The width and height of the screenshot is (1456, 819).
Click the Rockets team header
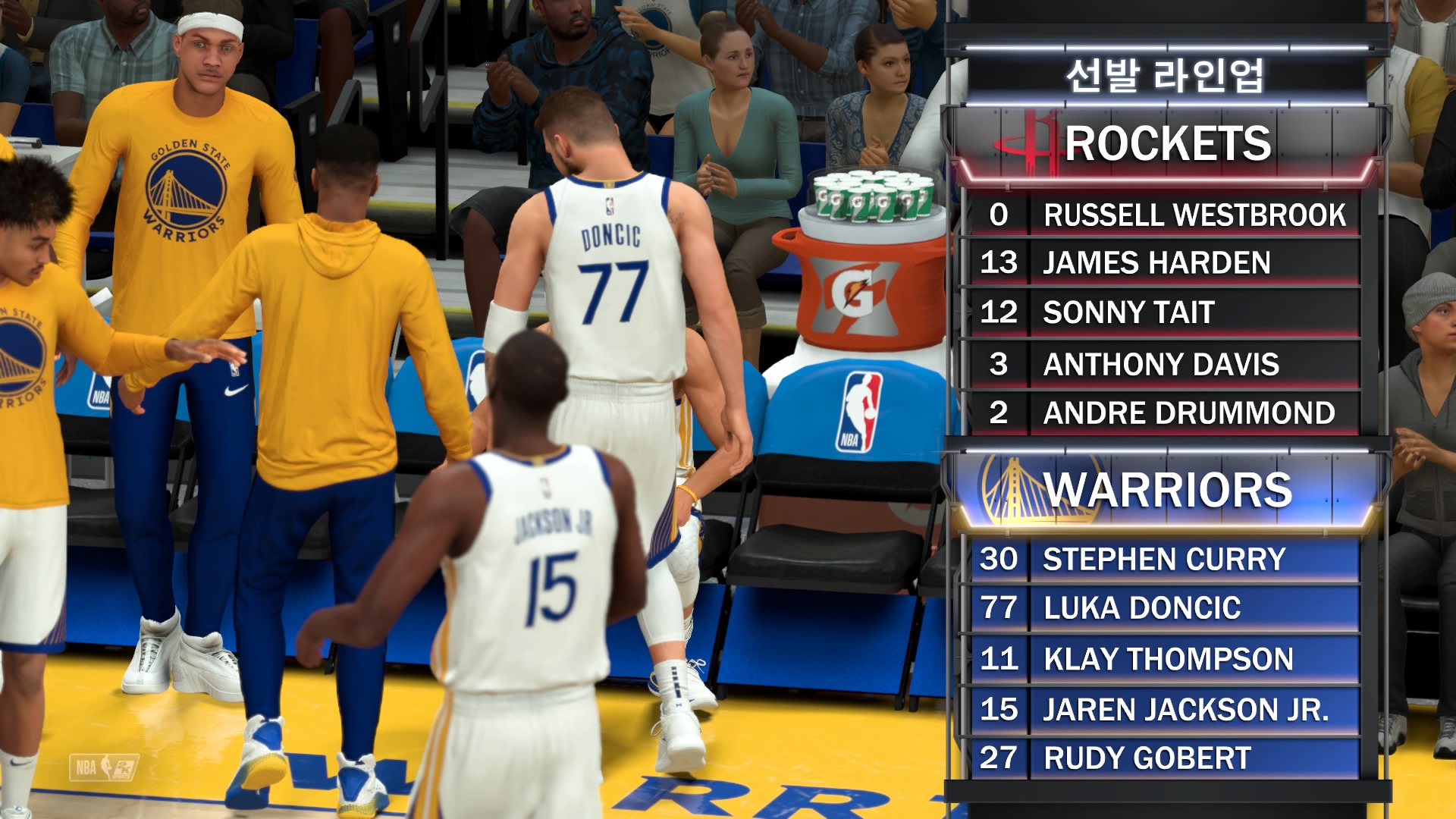coord(1166,144)
